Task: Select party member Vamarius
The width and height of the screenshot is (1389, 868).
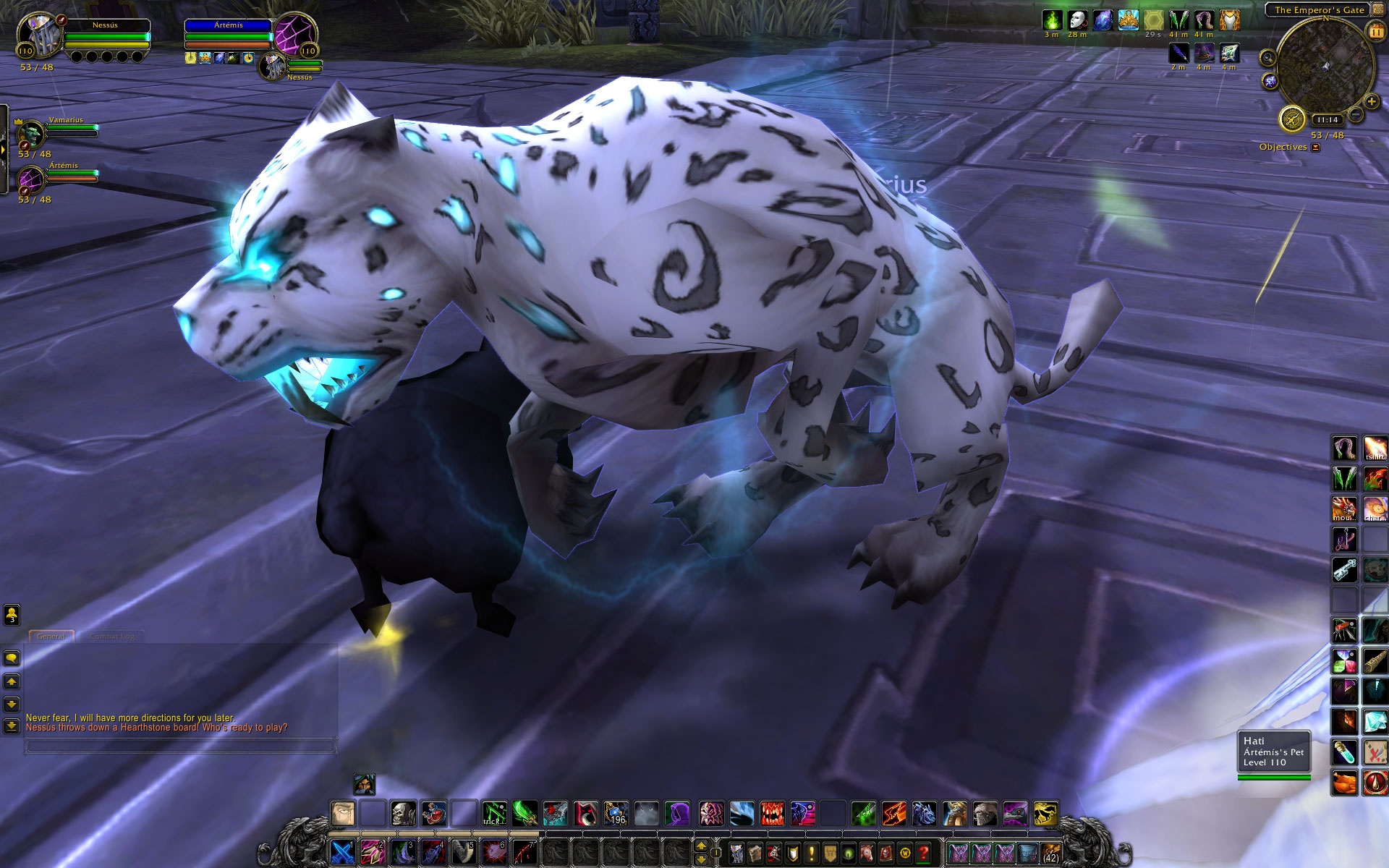Action: [x=31, y=133]
